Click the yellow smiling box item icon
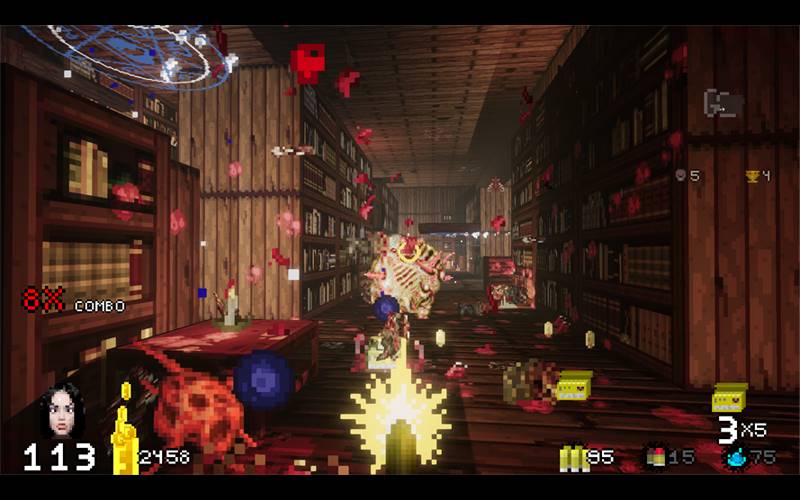Image resolution: width=800 pixels, height=500 pixels. tap(730, 398)
